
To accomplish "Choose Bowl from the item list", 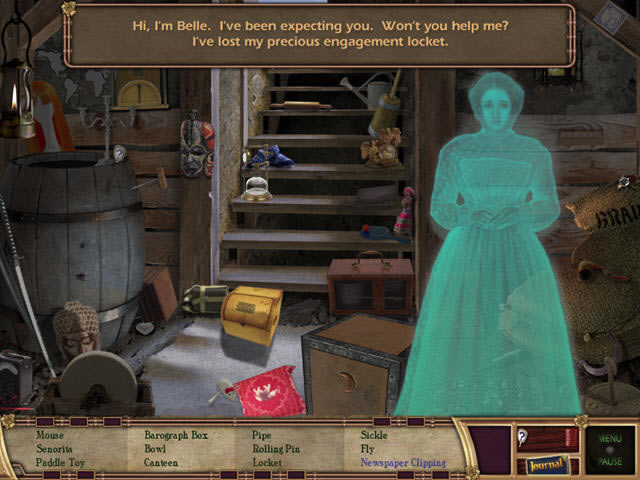I will 156,449.
